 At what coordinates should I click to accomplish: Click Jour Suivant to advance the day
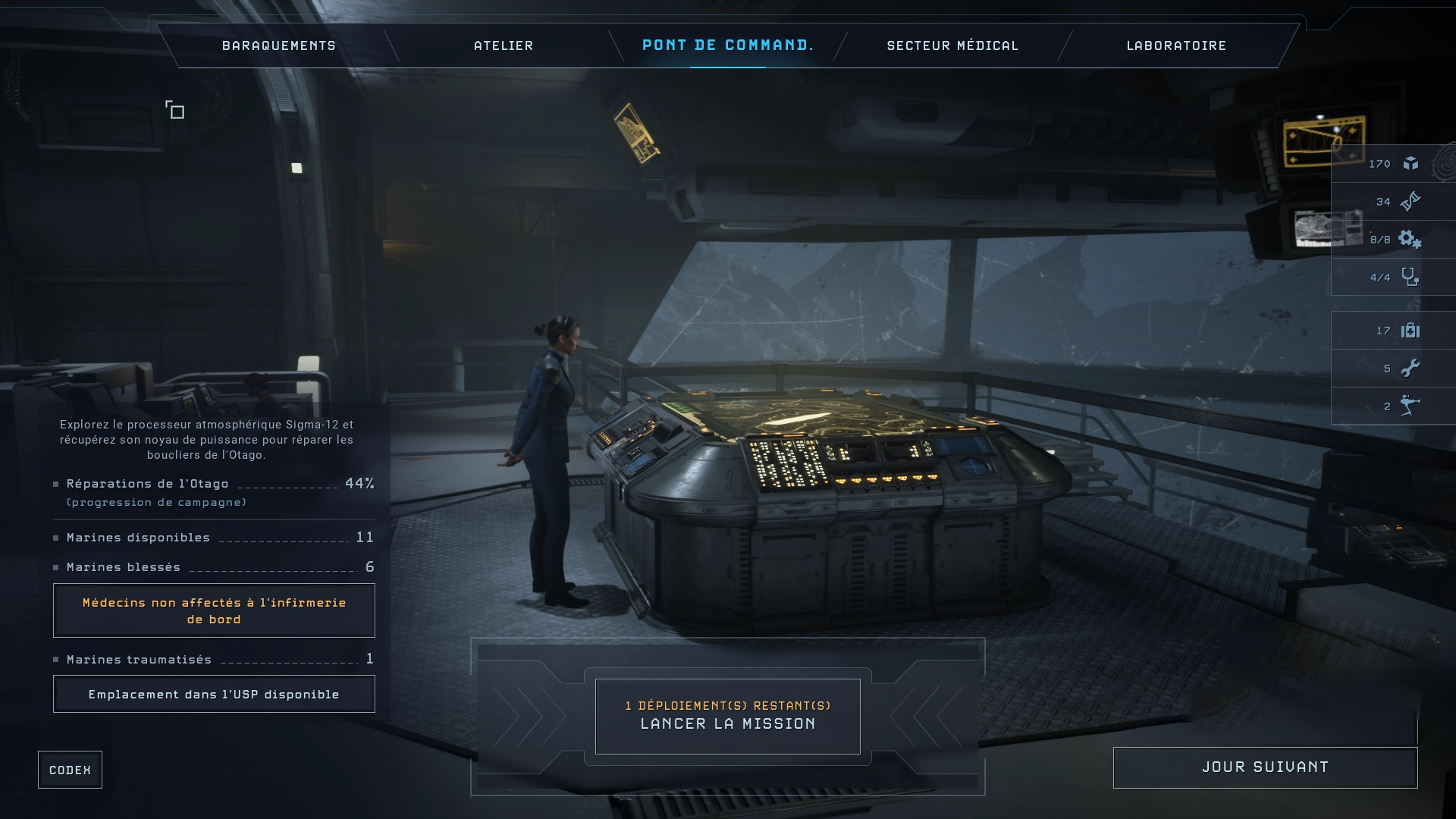click(1265, 767)
